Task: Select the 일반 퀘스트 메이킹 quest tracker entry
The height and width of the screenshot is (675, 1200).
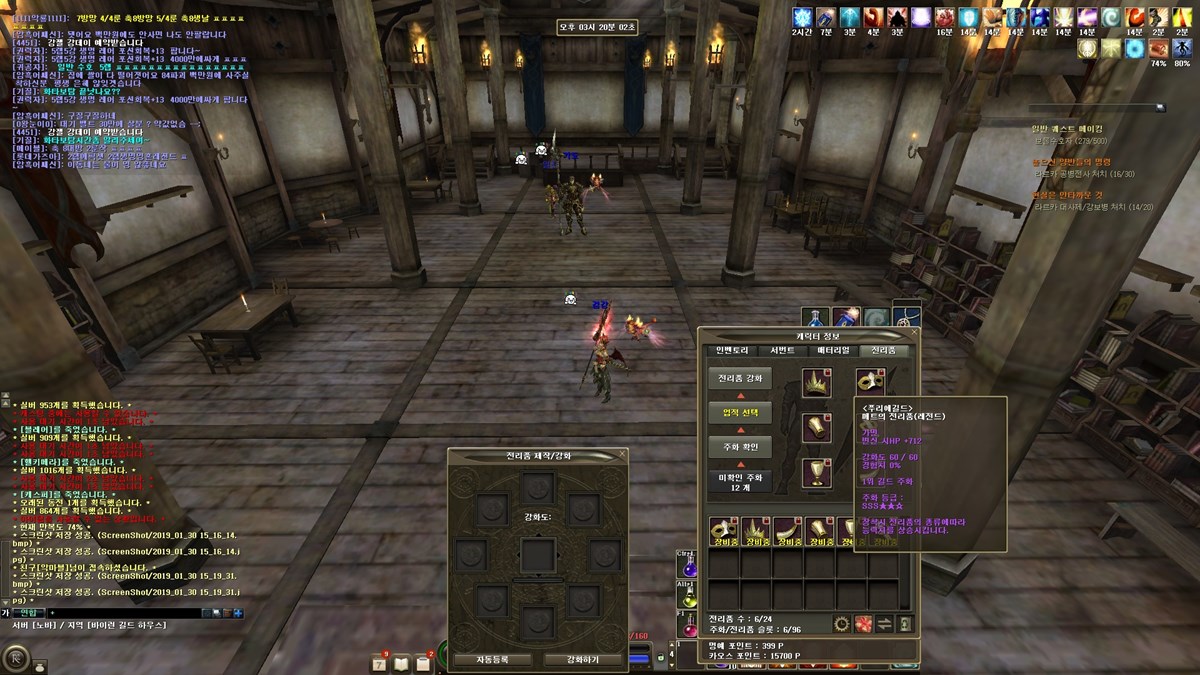Action: coord(1067,129)
